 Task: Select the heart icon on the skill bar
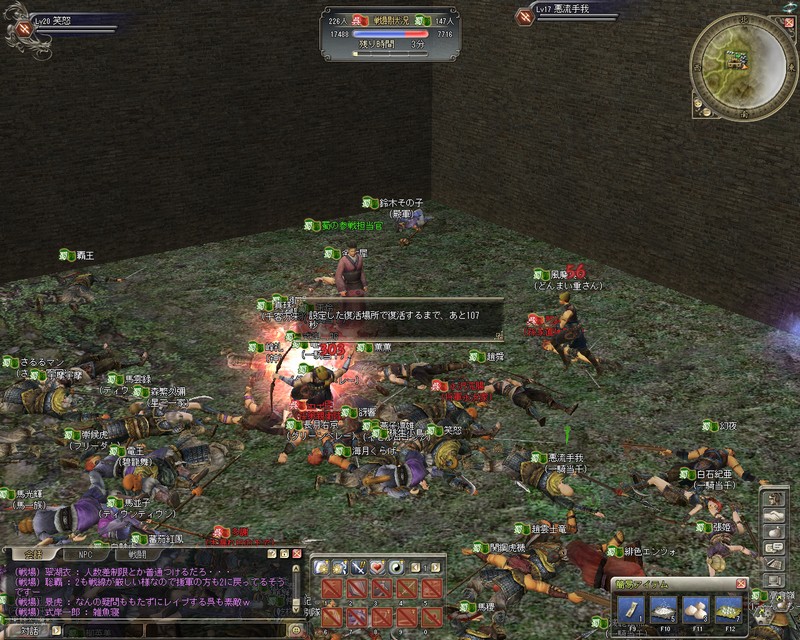click(x=377, y=567)
